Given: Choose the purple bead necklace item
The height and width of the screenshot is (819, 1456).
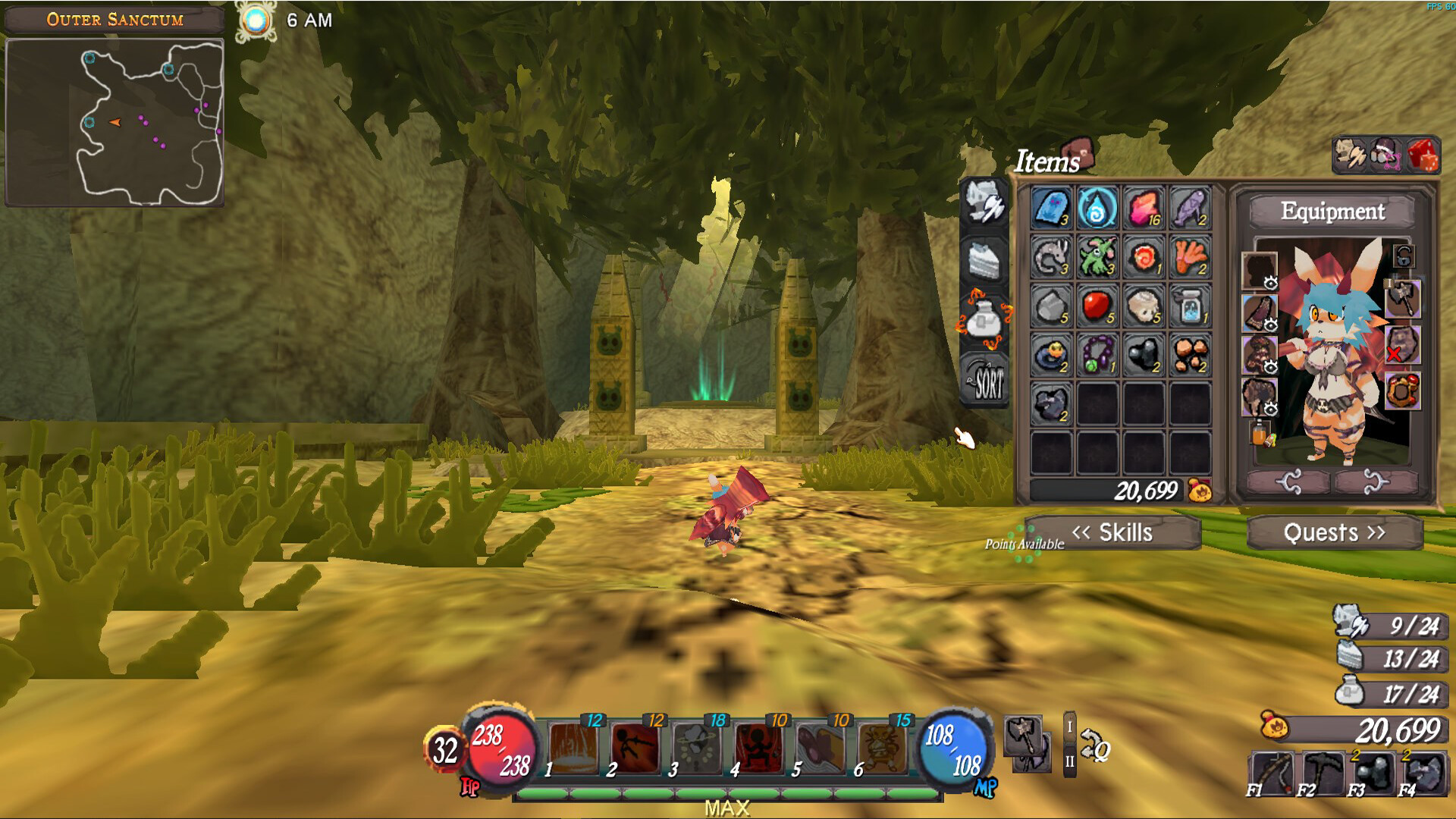Looking at the screenshot, I should [x=1097, y=354].
